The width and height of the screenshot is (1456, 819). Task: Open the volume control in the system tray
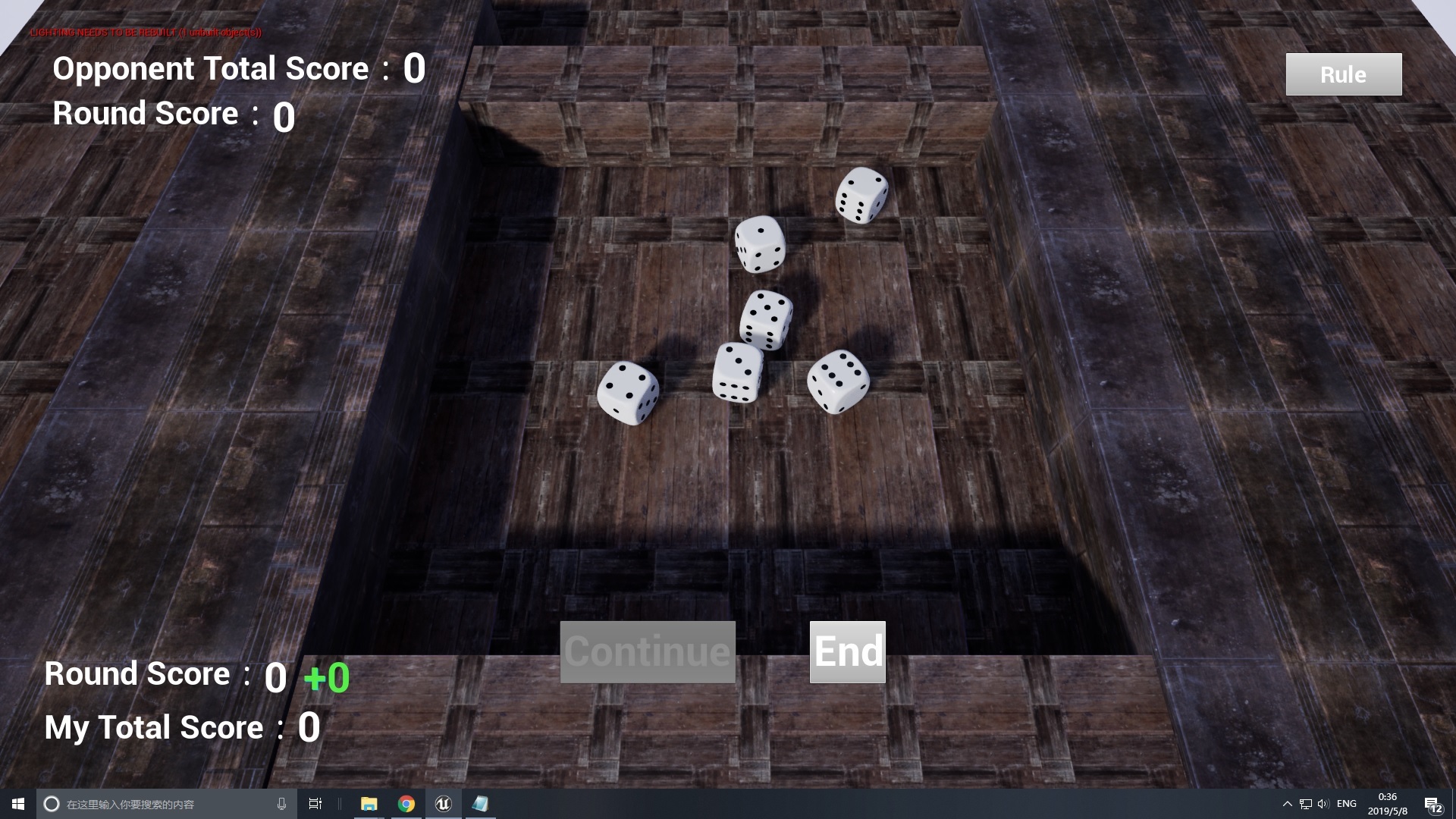click(x=1323, y=804)
